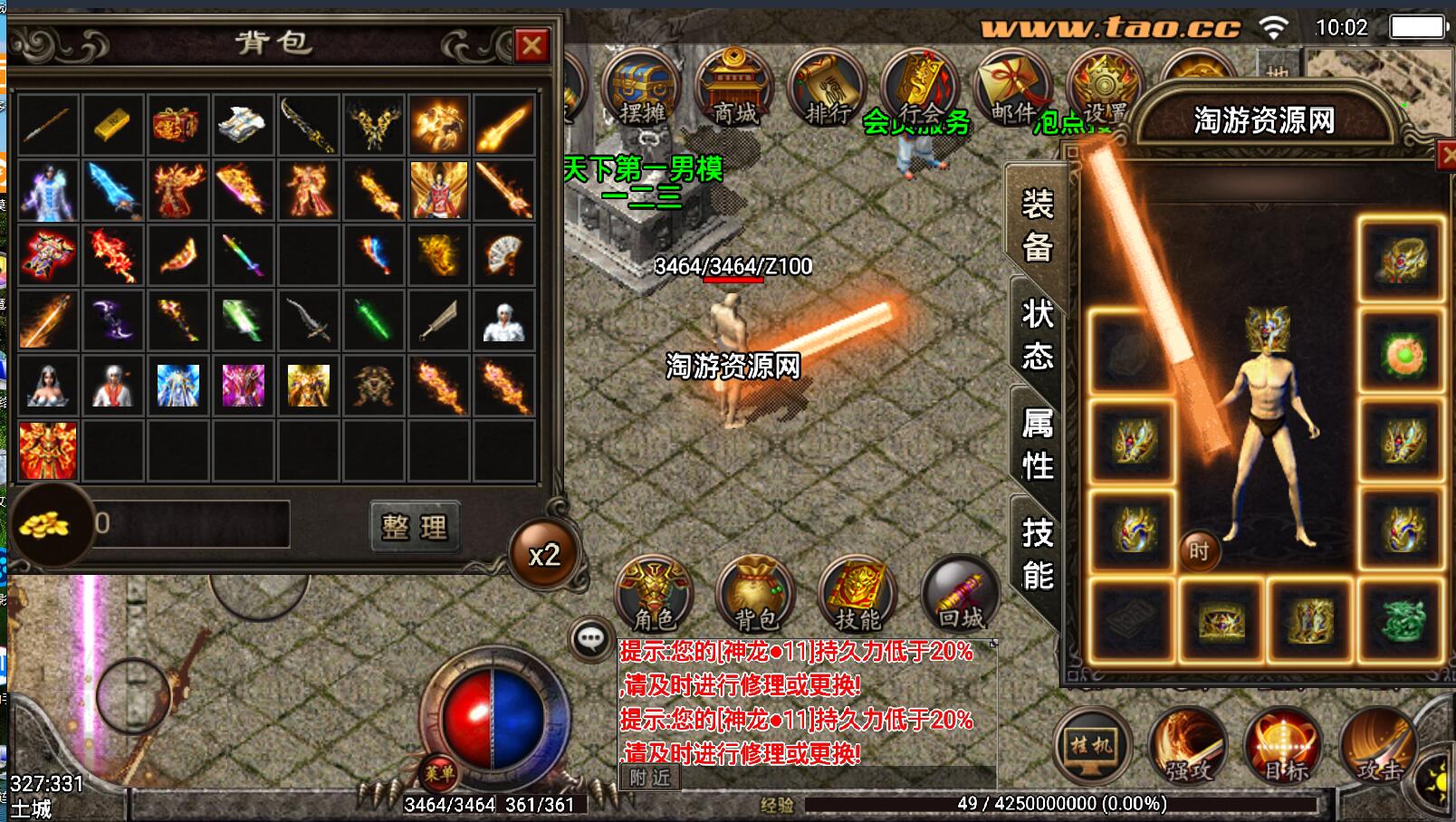Image resolution: width=1456 pixels, height=822 pixels.
Task: Activate the 强攻 attack skill
Action: tap(1188, 746)
